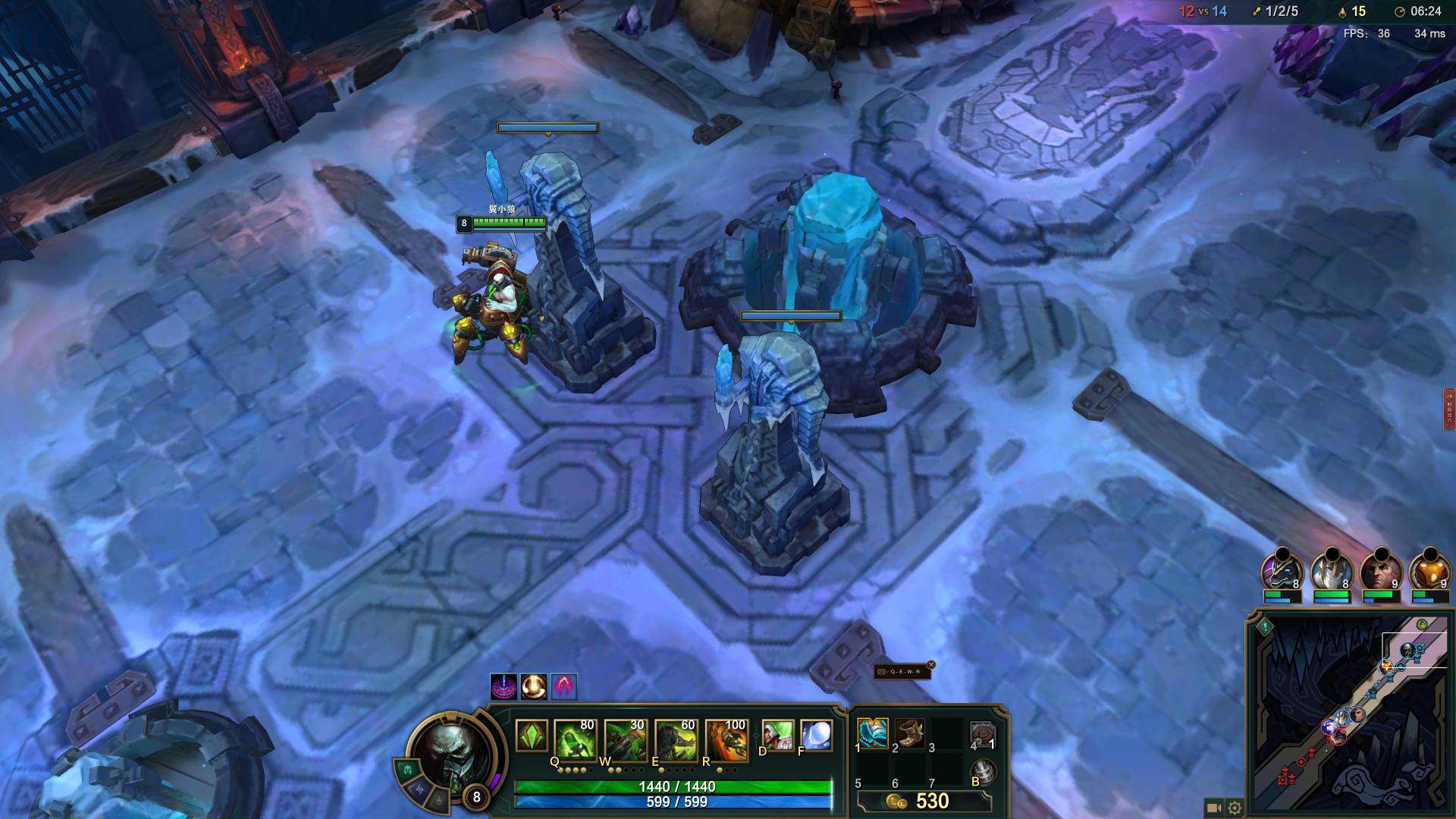Image resolution: width=1456 pixels, height=819 pixels.
Task: Select the bald human ally portrait
Action: [1380, 572]
